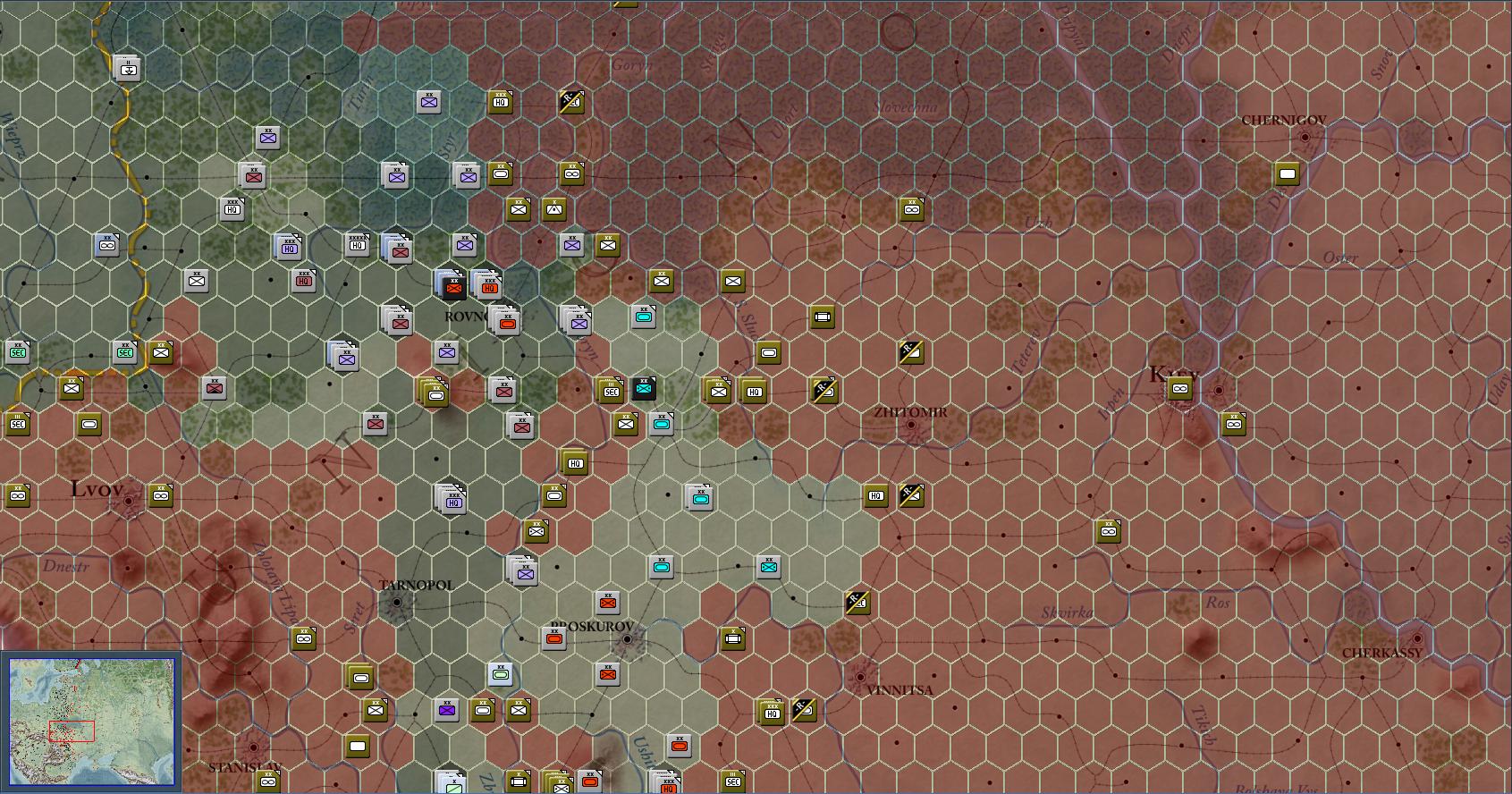Select the purple division south of Tarnopol
Image resolution: width=1512 pixels, height=794 pixels.
pos(445,708)
